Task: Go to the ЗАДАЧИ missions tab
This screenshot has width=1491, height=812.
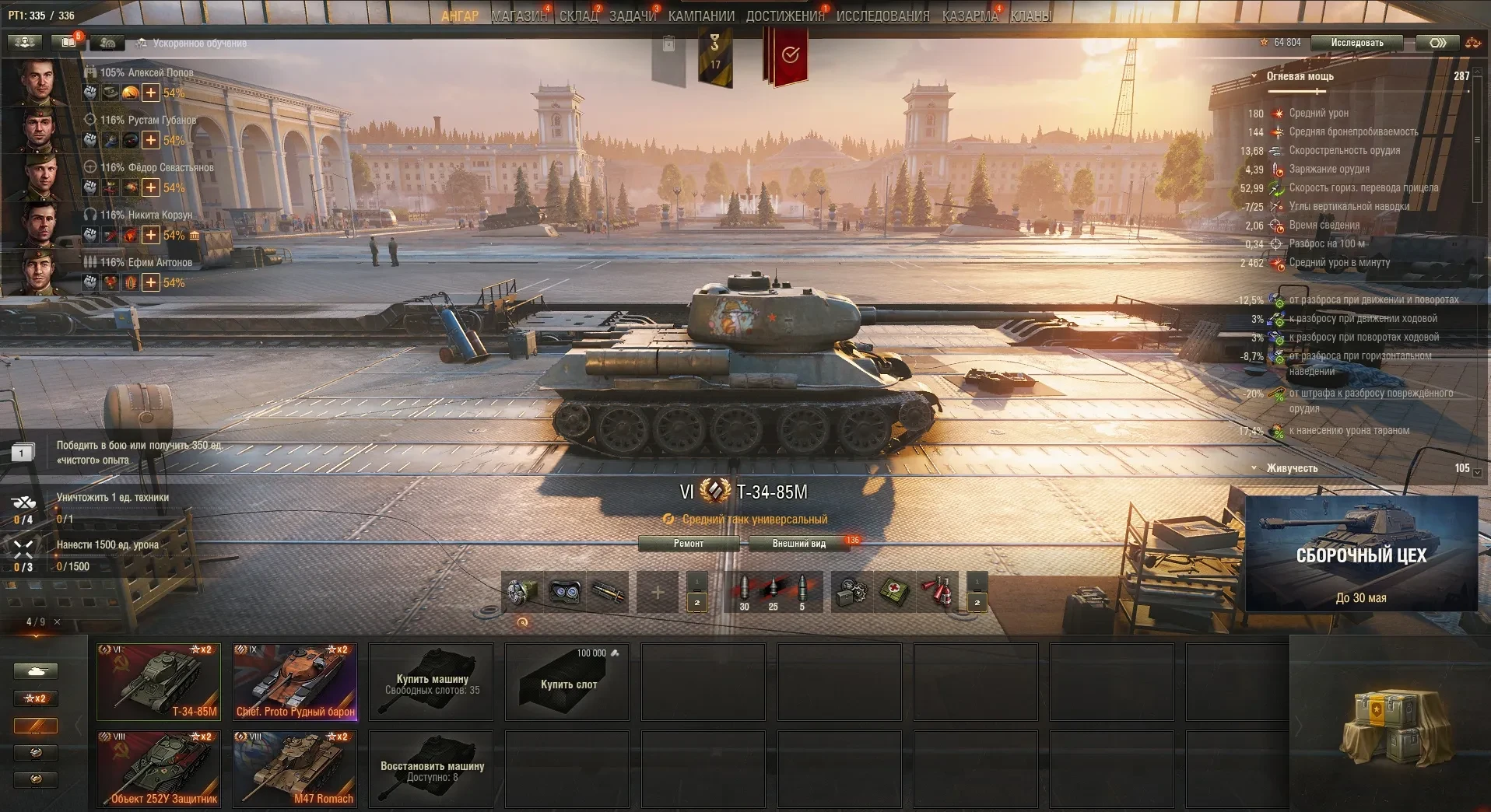Action: [x=633, y=16]
